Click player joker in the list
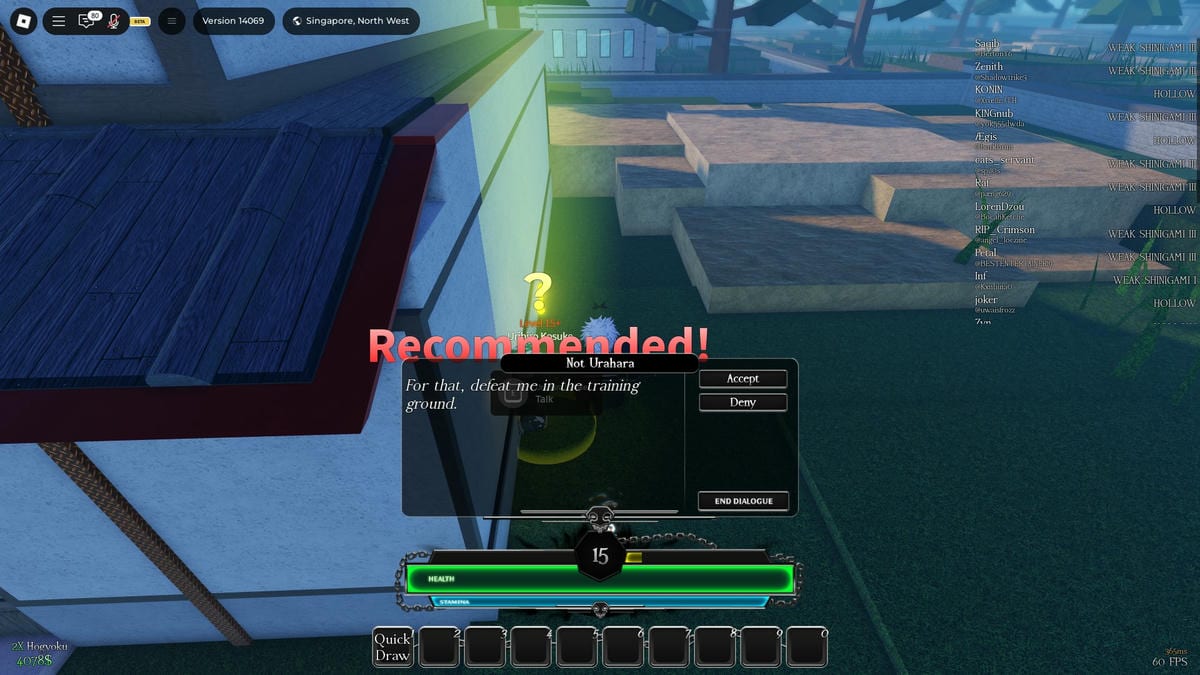The image size is (1200, 675). [x=986, y=300]
